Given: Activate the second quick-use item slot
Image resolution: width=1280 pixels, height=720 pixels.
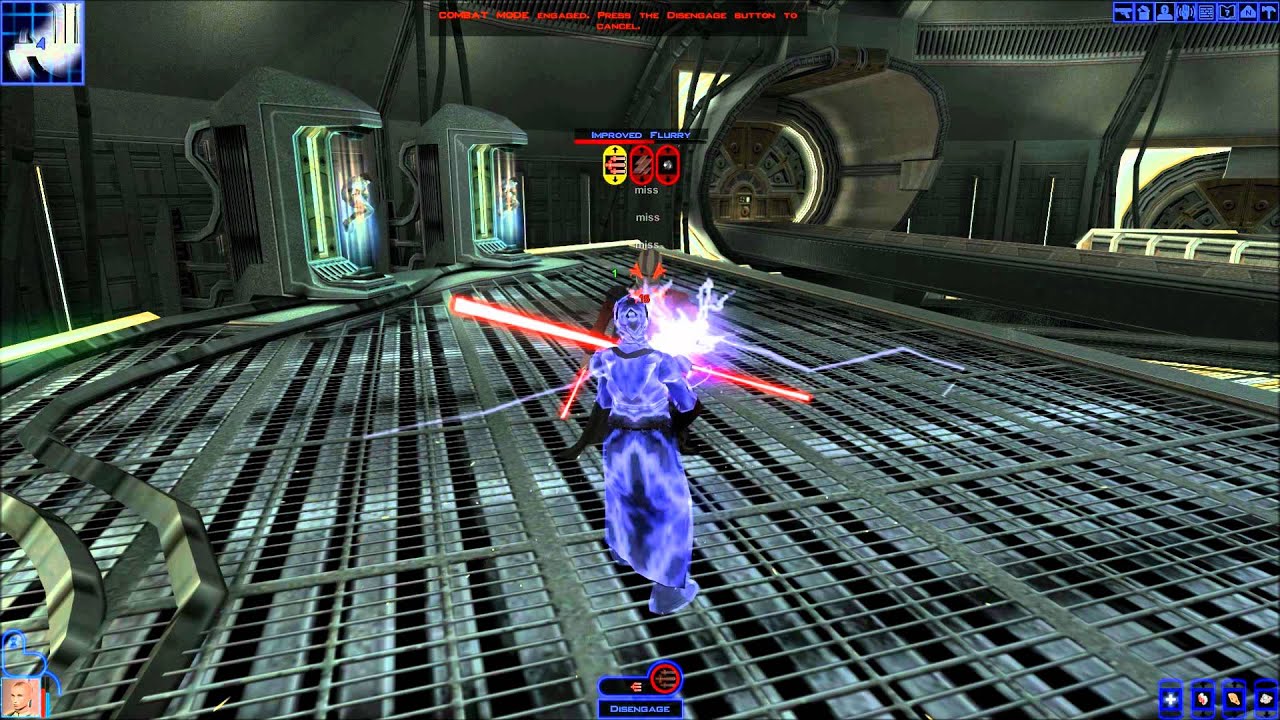Looking at the screenshot, I should (1202, 699).
